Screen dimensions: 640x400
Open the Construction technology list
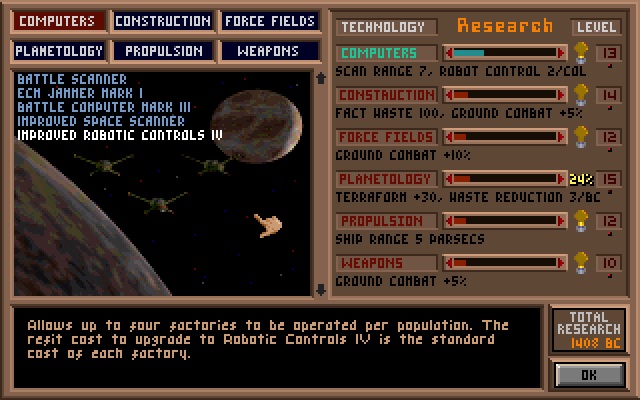click(163, 20)
